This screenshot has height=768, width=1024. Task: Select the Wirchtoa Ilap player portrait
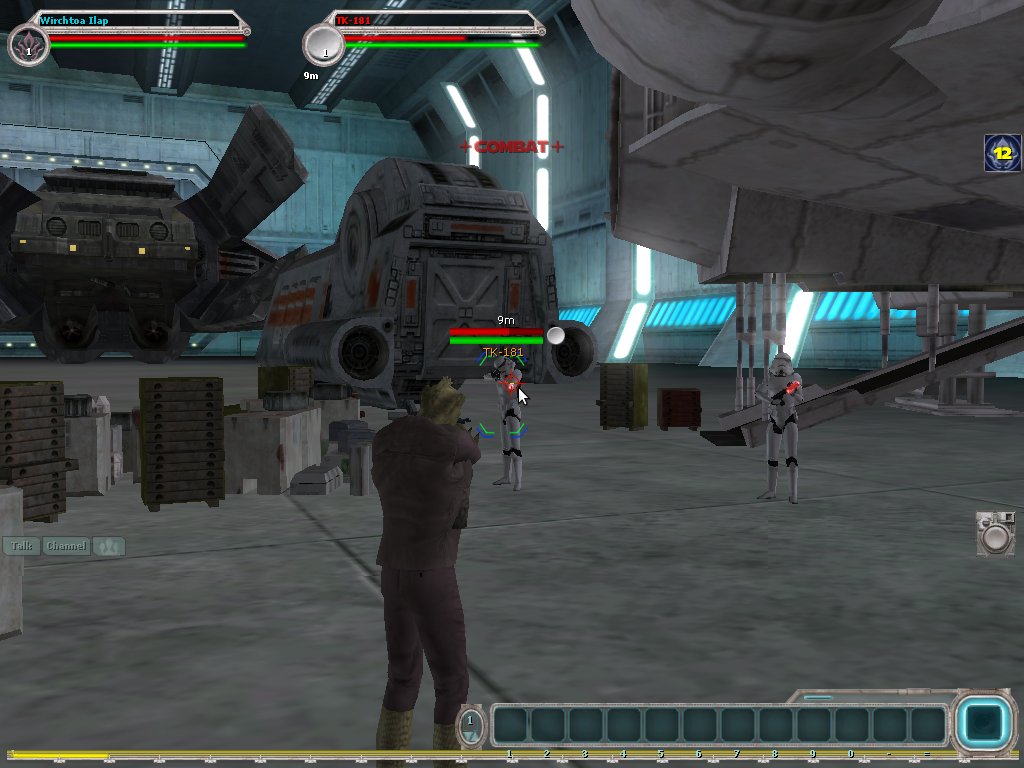28,46
